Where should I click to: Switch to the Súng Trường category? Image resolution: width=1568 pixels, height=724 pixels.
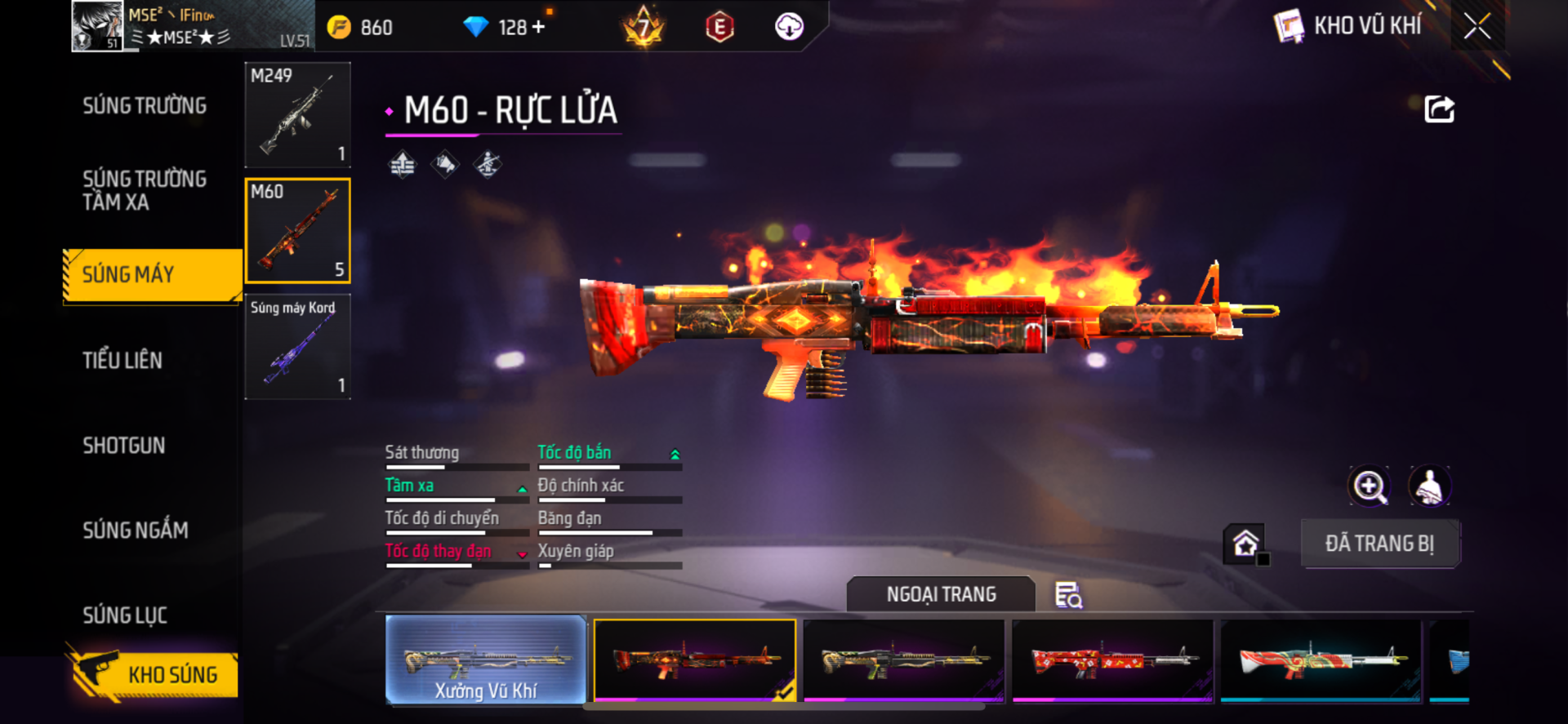[x=145, y=106]
